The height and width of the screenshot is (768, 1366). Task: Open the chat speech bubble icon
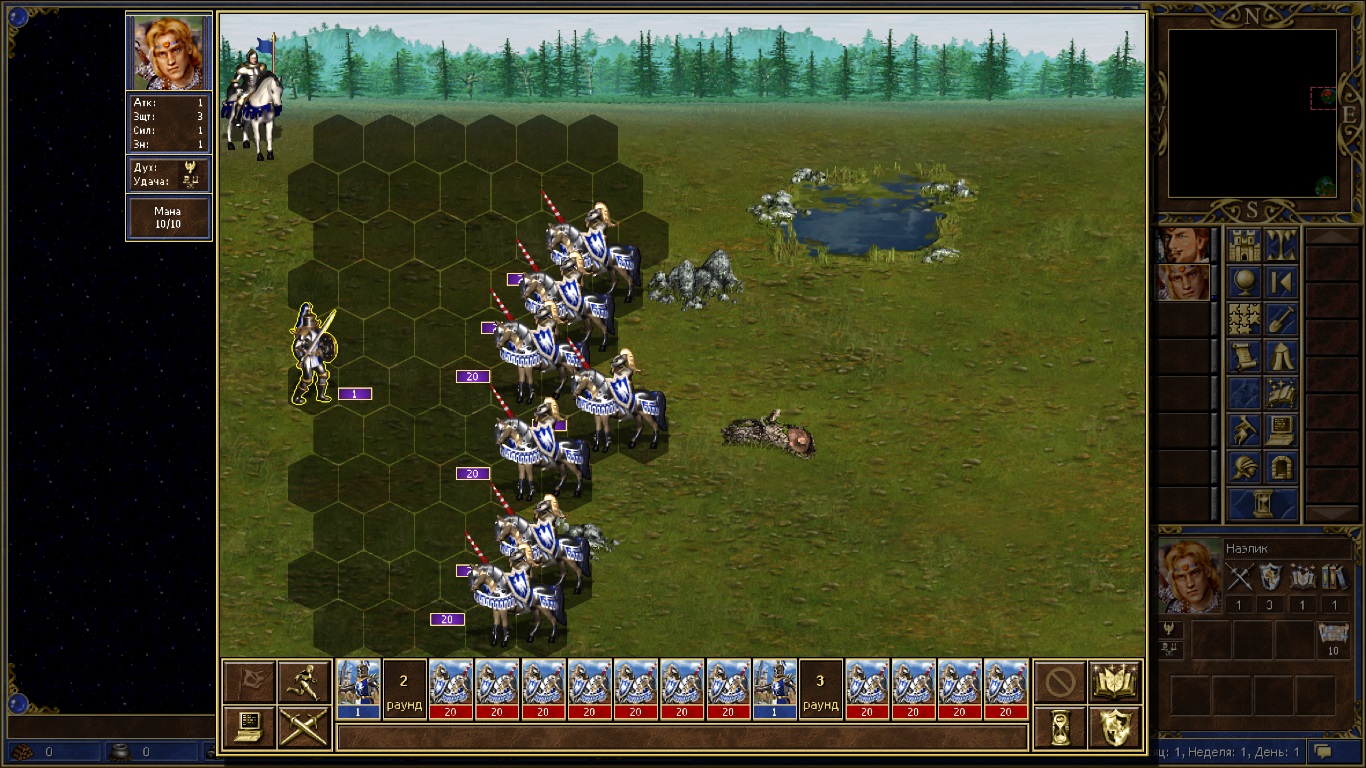pos(1324,751)
